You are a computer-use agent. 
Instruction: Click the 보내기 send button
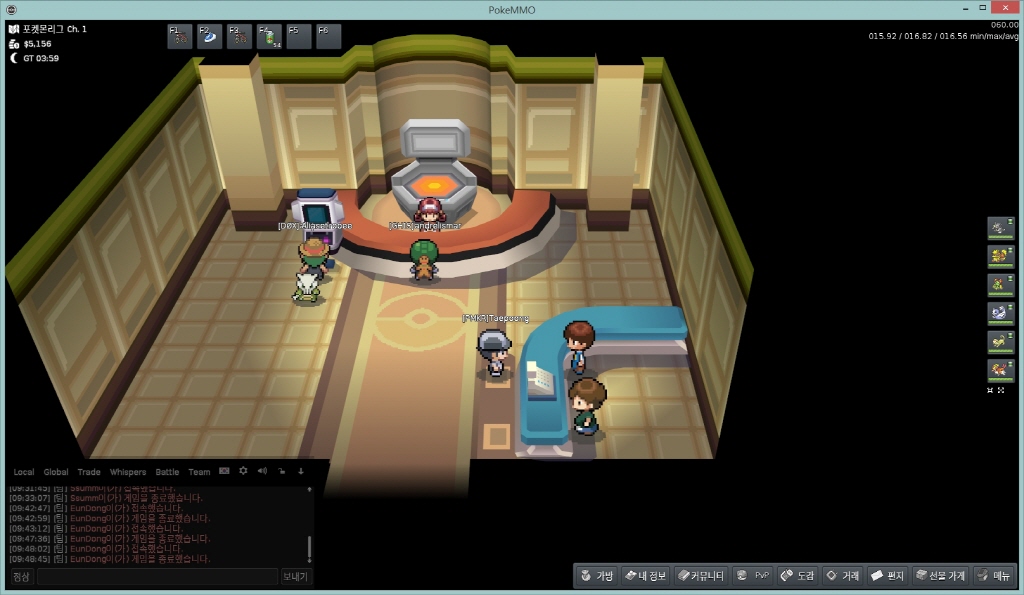point(296,577)
